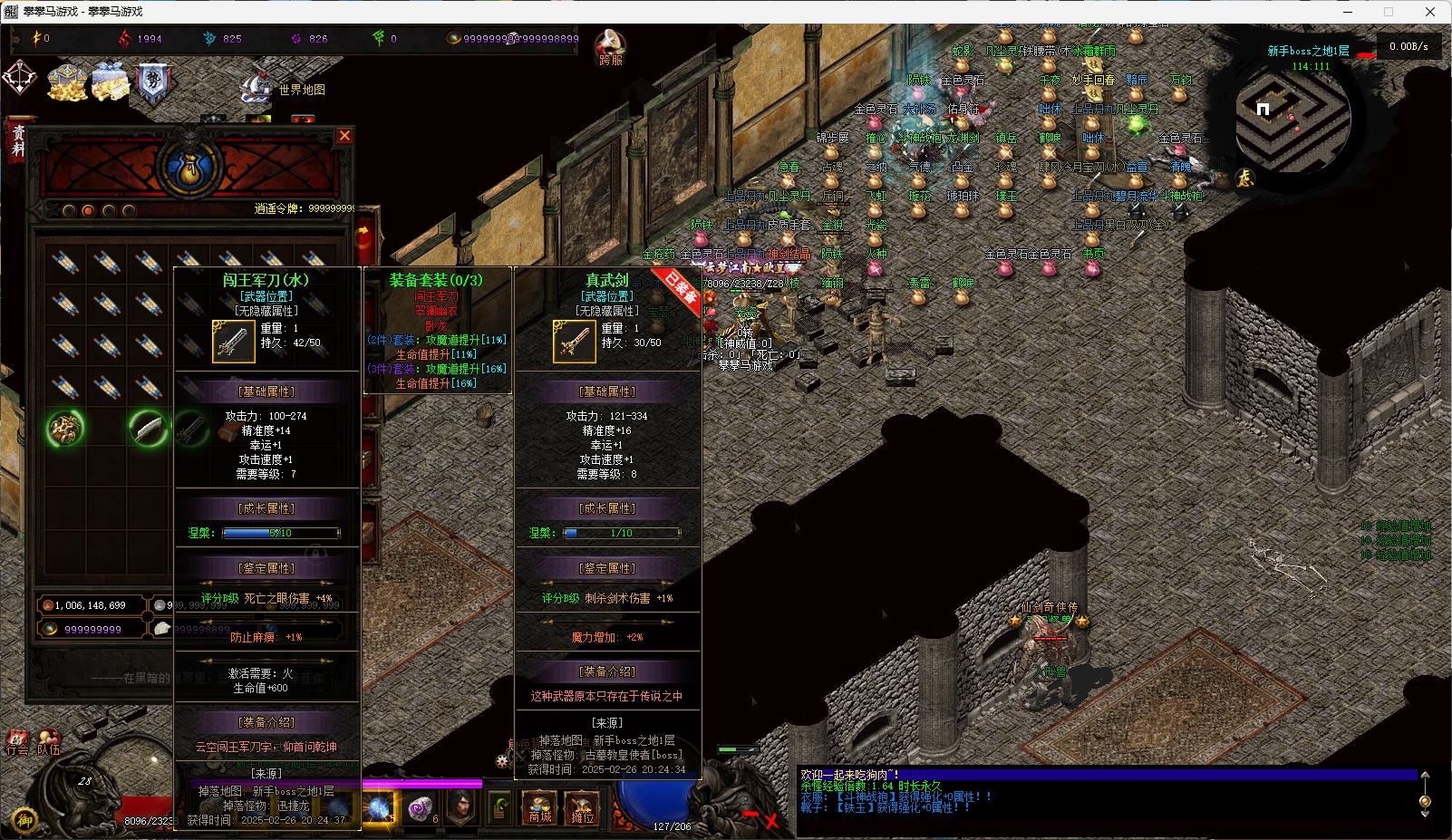Click the hooded character portrait in hotbar
The width and height of the screenshot is (1452, 840).
461,806
